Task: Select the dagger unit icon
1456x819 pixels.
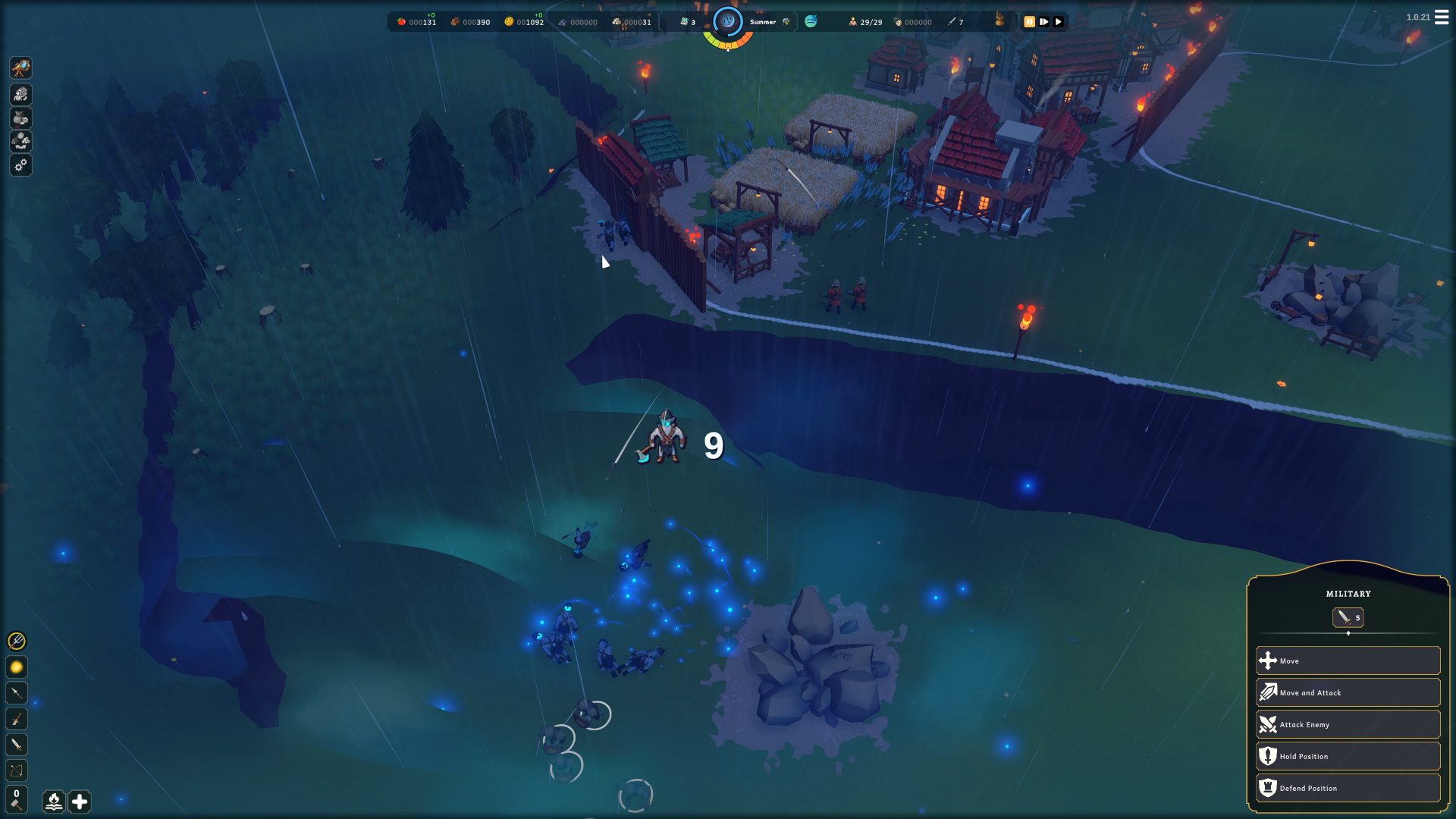Action: [17, 719]
